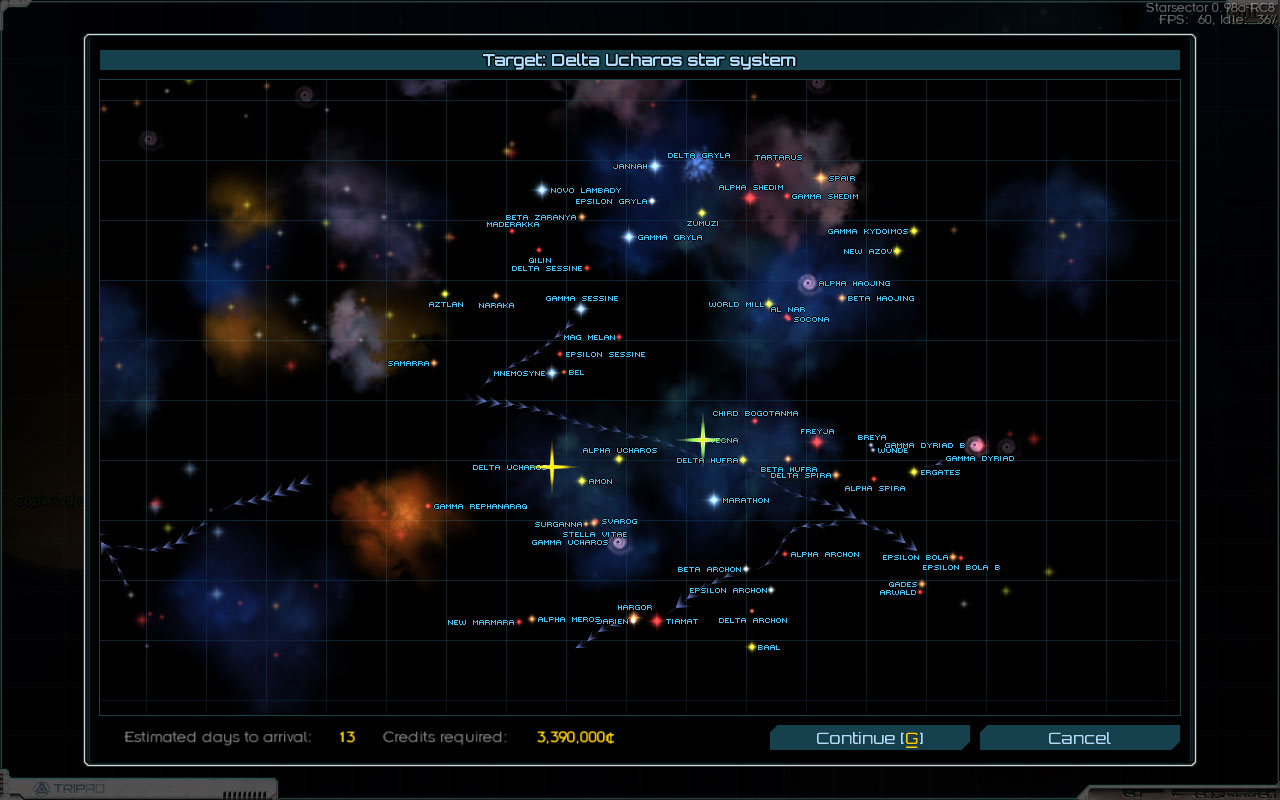Pick the Mnemosyne star system marker
This screenshot has width=1280, height=800.
pyautogui.click(x=552, y=373)
